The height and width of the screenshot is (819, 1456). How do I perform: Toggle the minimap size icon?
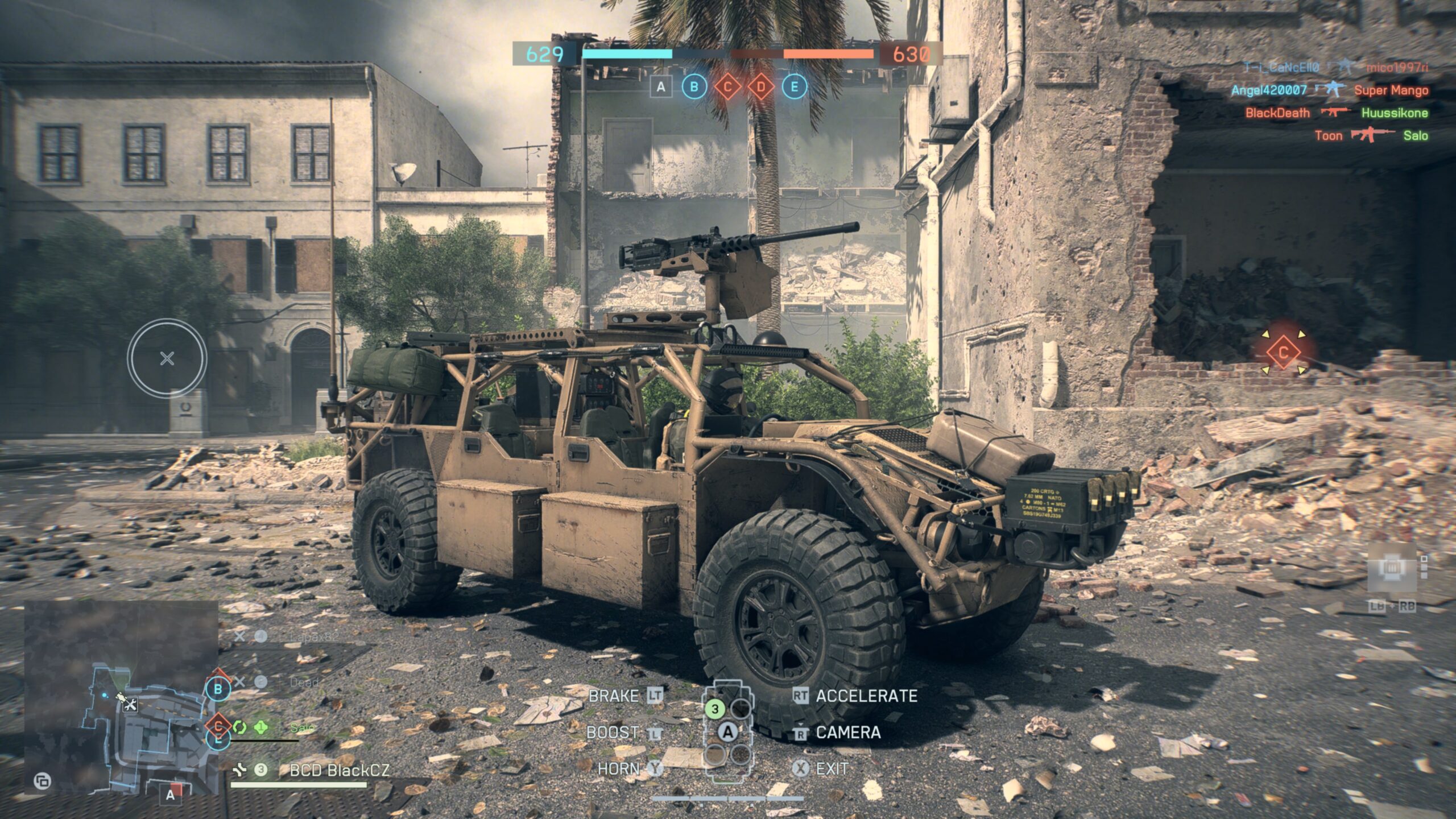42,781
